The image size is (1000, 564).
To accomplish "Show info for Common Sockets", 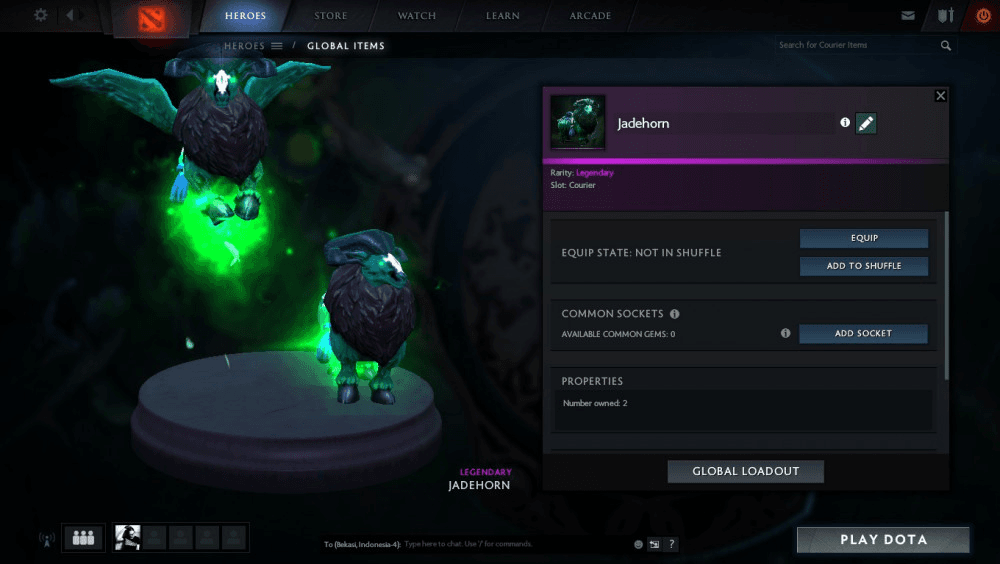I will pos(675,314).
